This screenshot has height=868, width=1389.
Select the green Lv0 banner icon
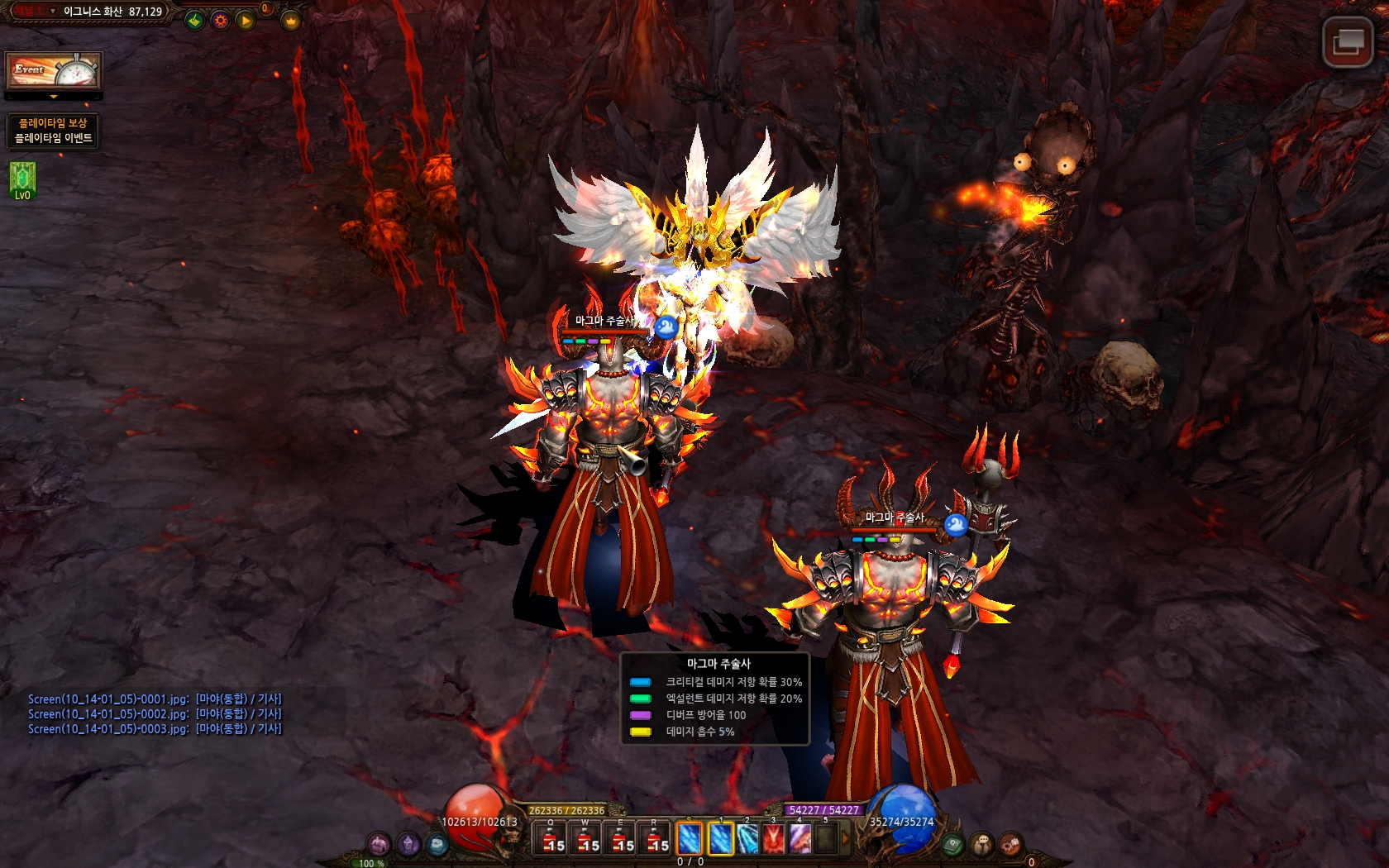[22, 179]
